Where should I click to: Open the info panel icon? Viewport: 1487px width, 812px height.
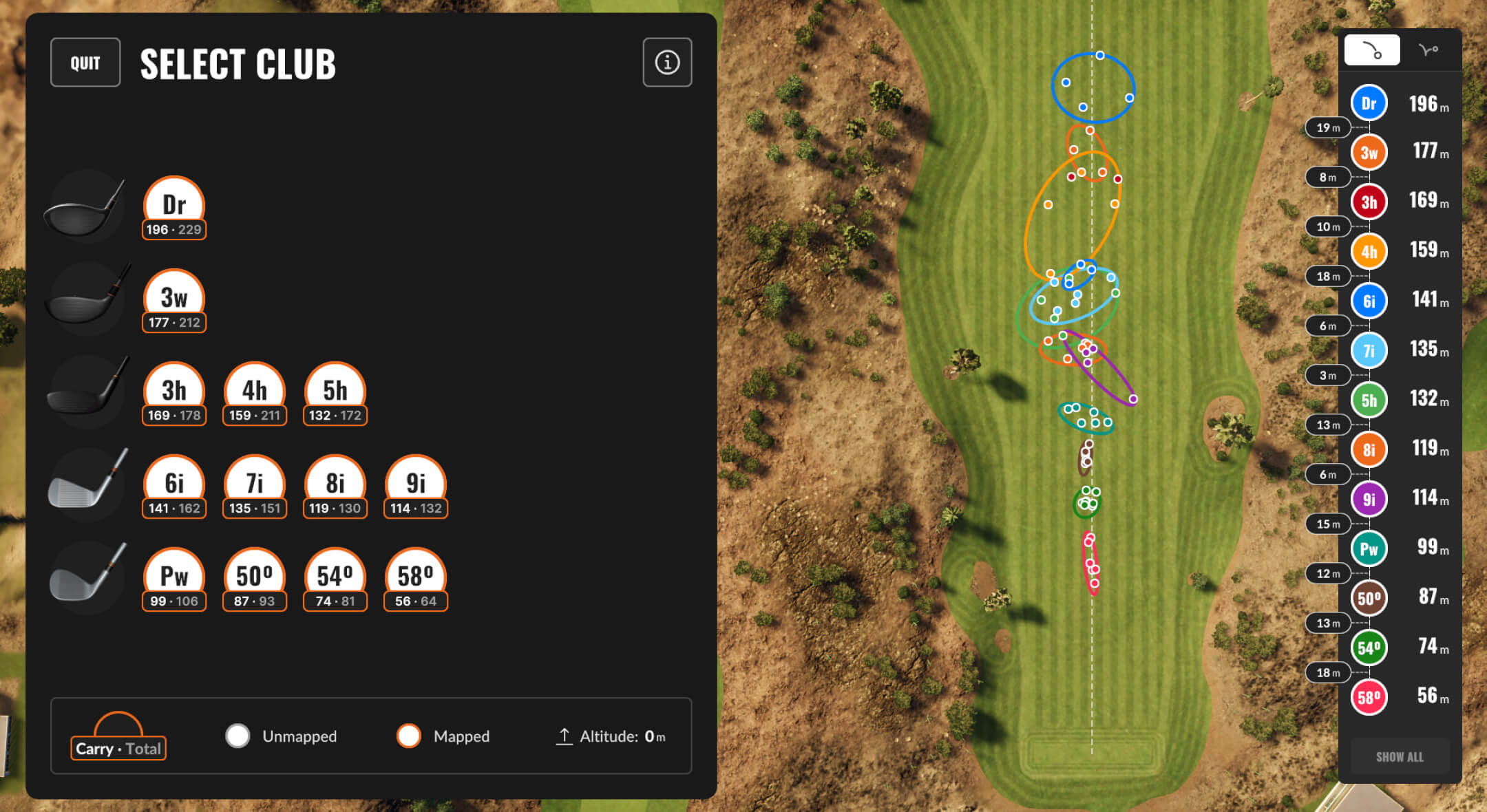(667, 63)
